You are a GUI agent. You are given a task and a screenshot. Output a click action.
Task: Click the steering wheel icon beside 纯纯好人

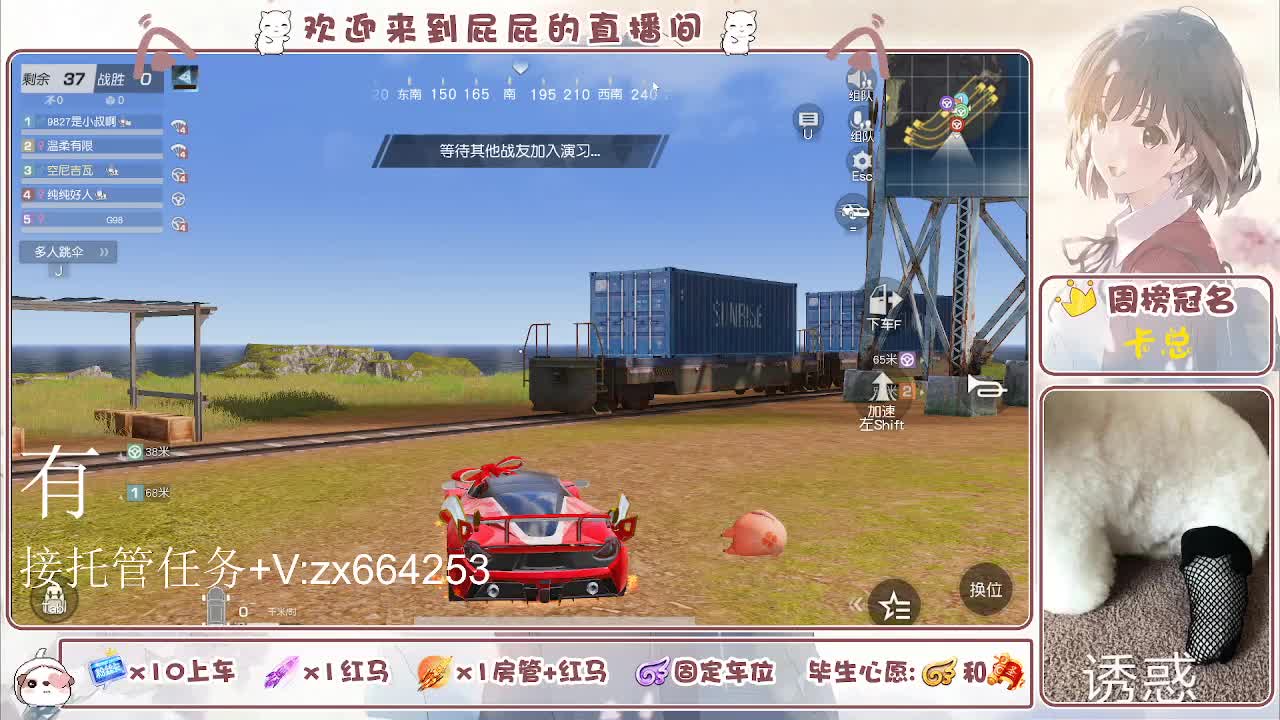click(x=178, y=198)
